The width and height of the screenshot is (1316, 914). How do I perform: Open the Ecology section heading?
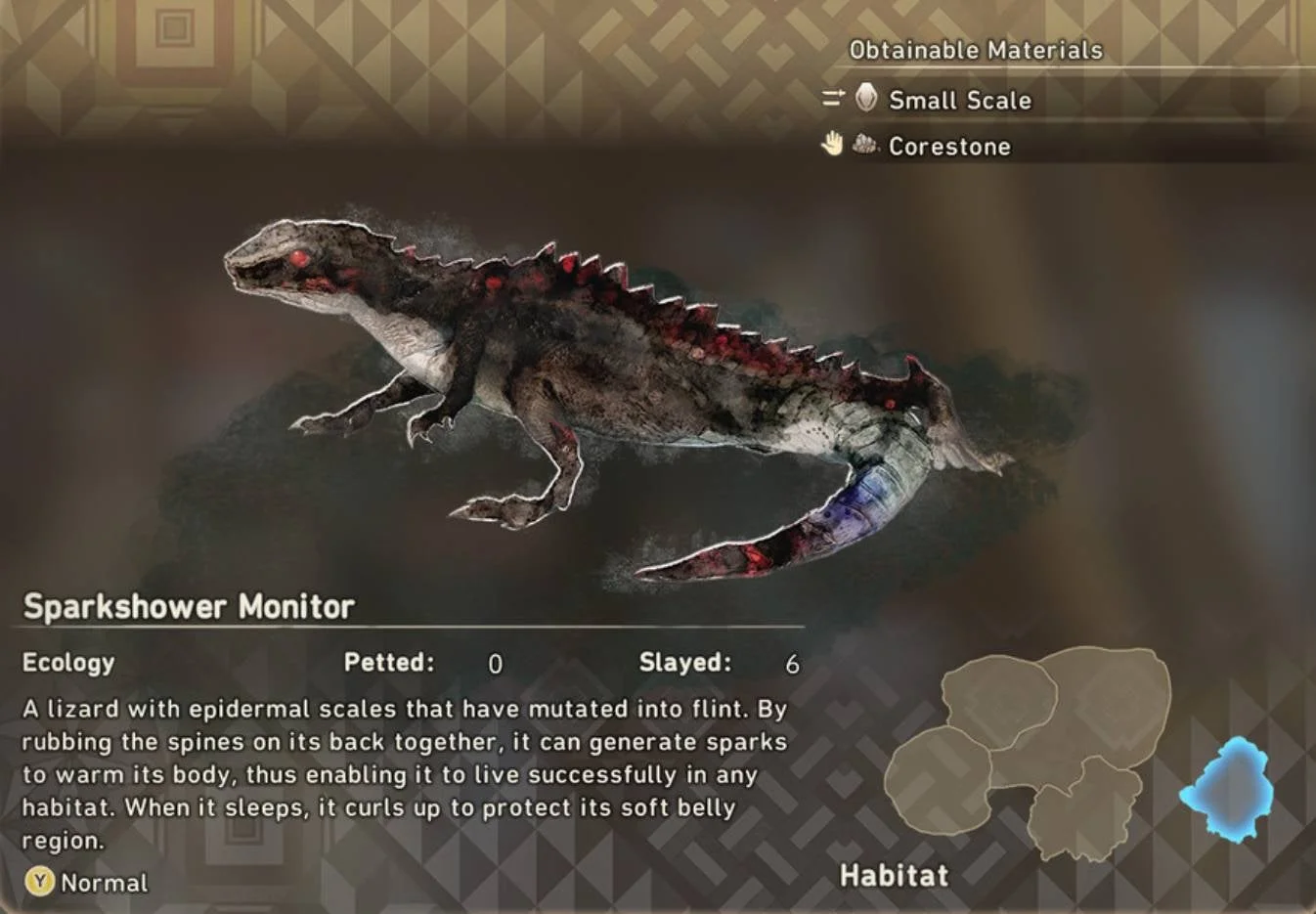68,663
